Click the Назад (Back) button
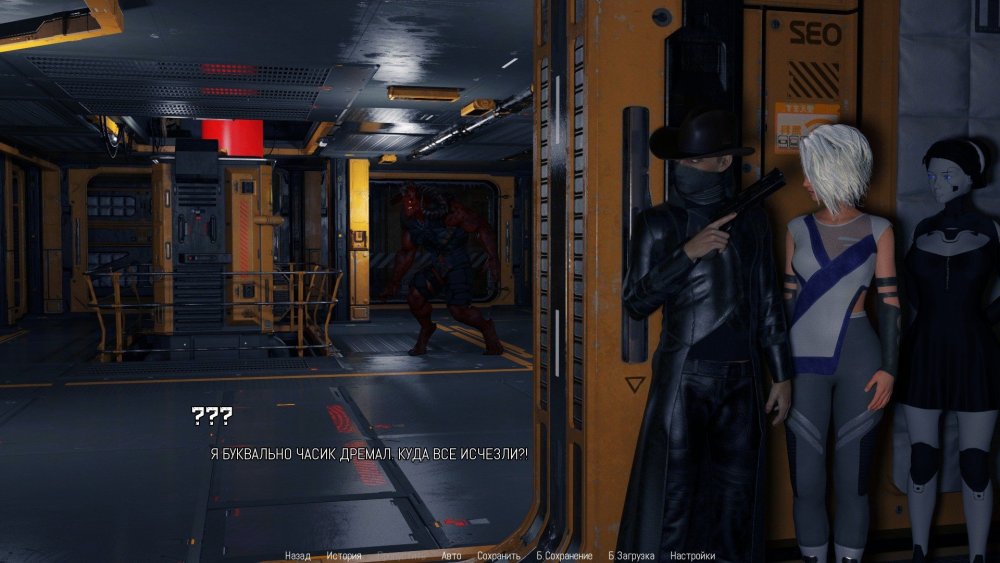1000x563 pixels. coord(297,556)
